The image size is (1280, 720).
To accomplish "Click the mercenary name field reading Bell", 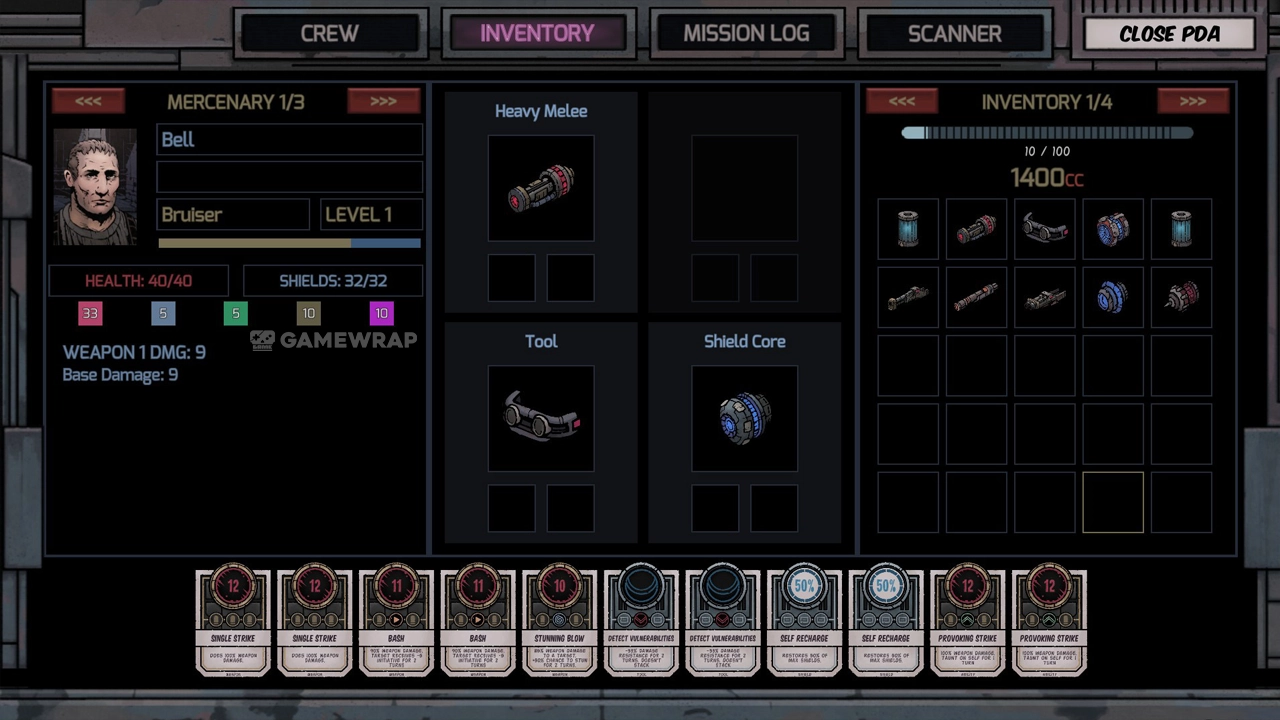I will 289,140.
